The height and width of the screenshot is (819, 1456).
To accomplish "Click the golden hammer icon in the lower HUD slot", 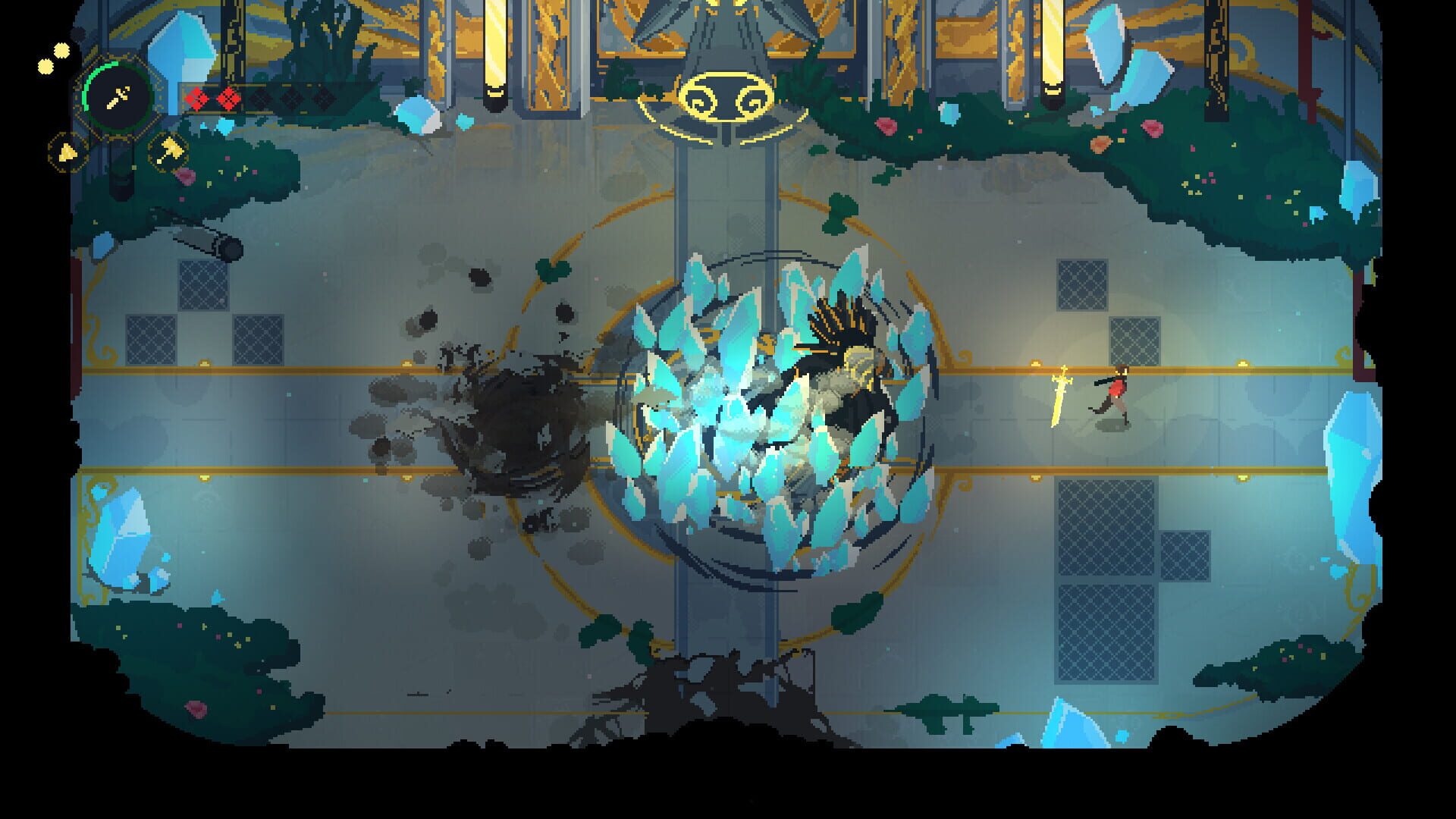I will (x=168, y=151).
